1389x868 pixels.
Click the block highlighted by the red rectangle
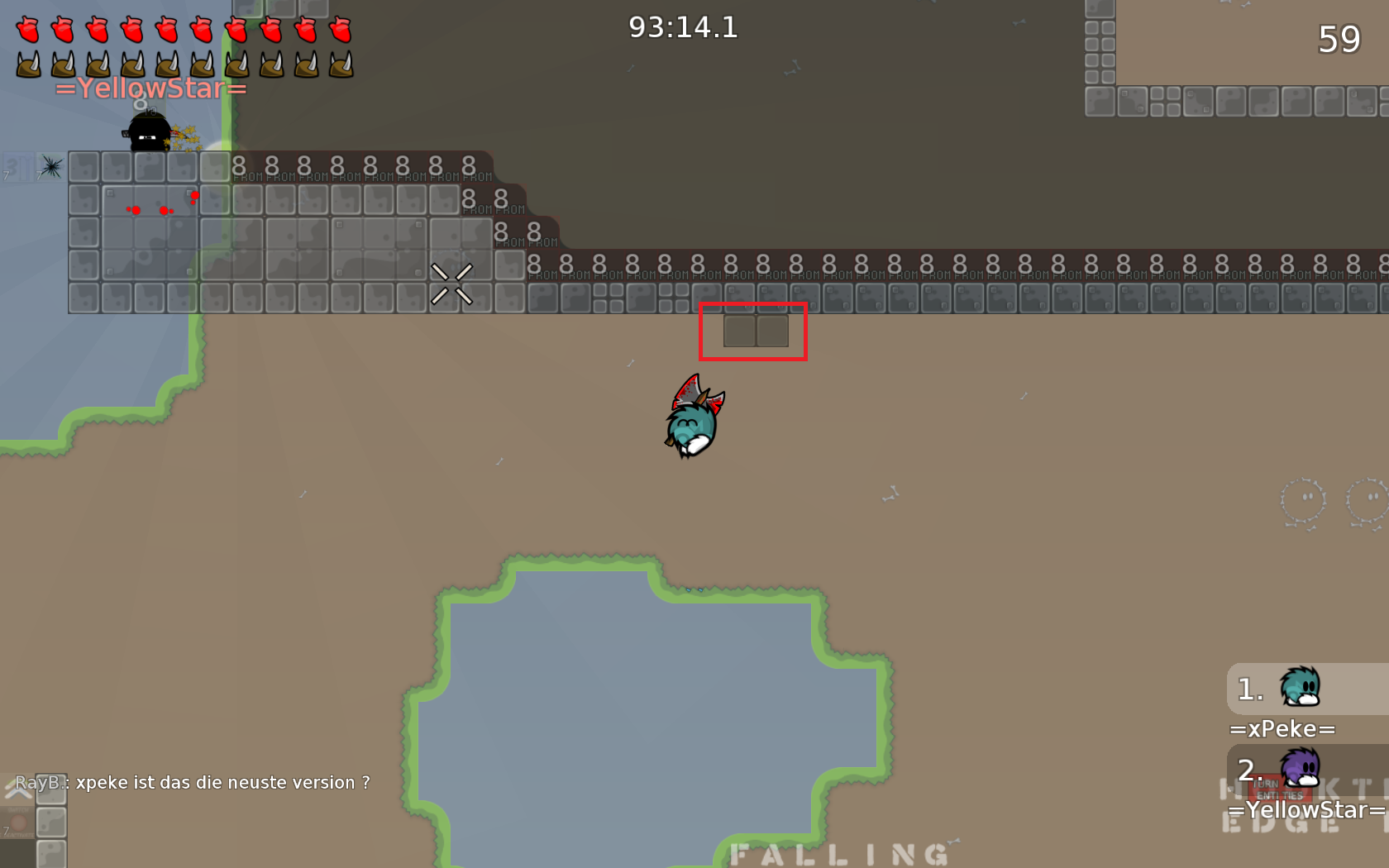[x=754, y=331]
